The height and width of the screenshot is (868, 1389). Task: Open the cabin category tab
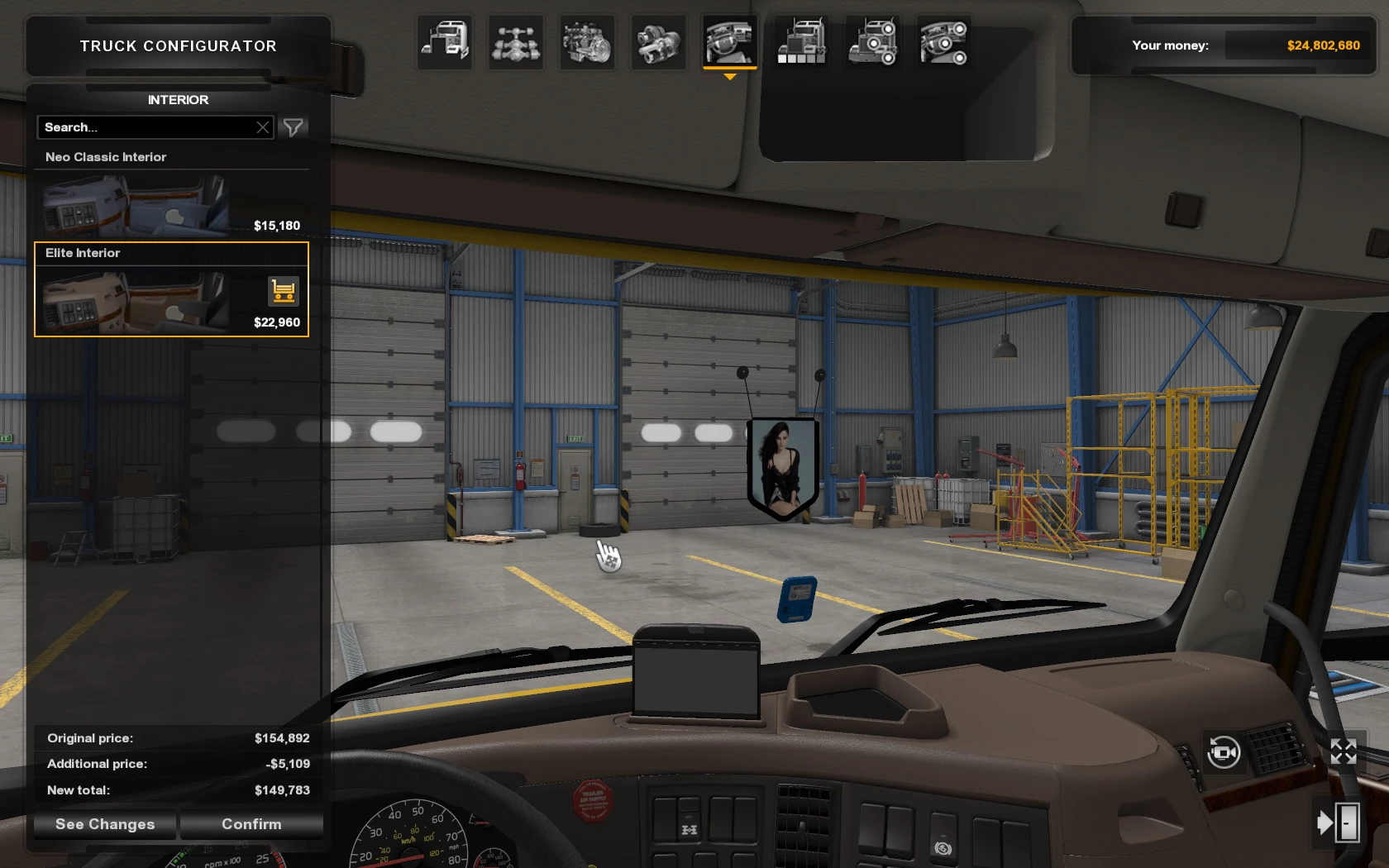(x=446, y=42)
